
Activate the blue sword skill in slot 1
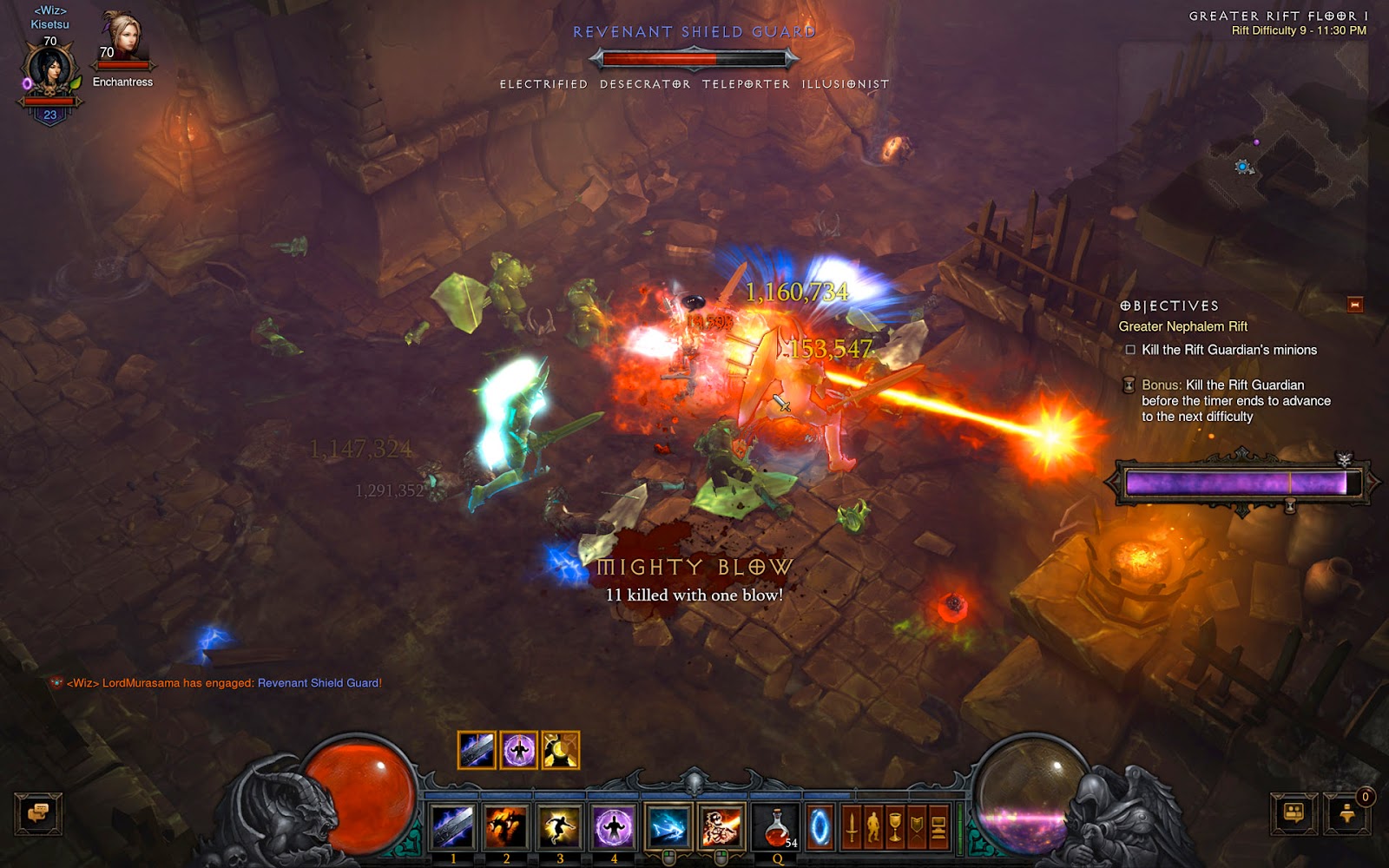coord(453,826)
